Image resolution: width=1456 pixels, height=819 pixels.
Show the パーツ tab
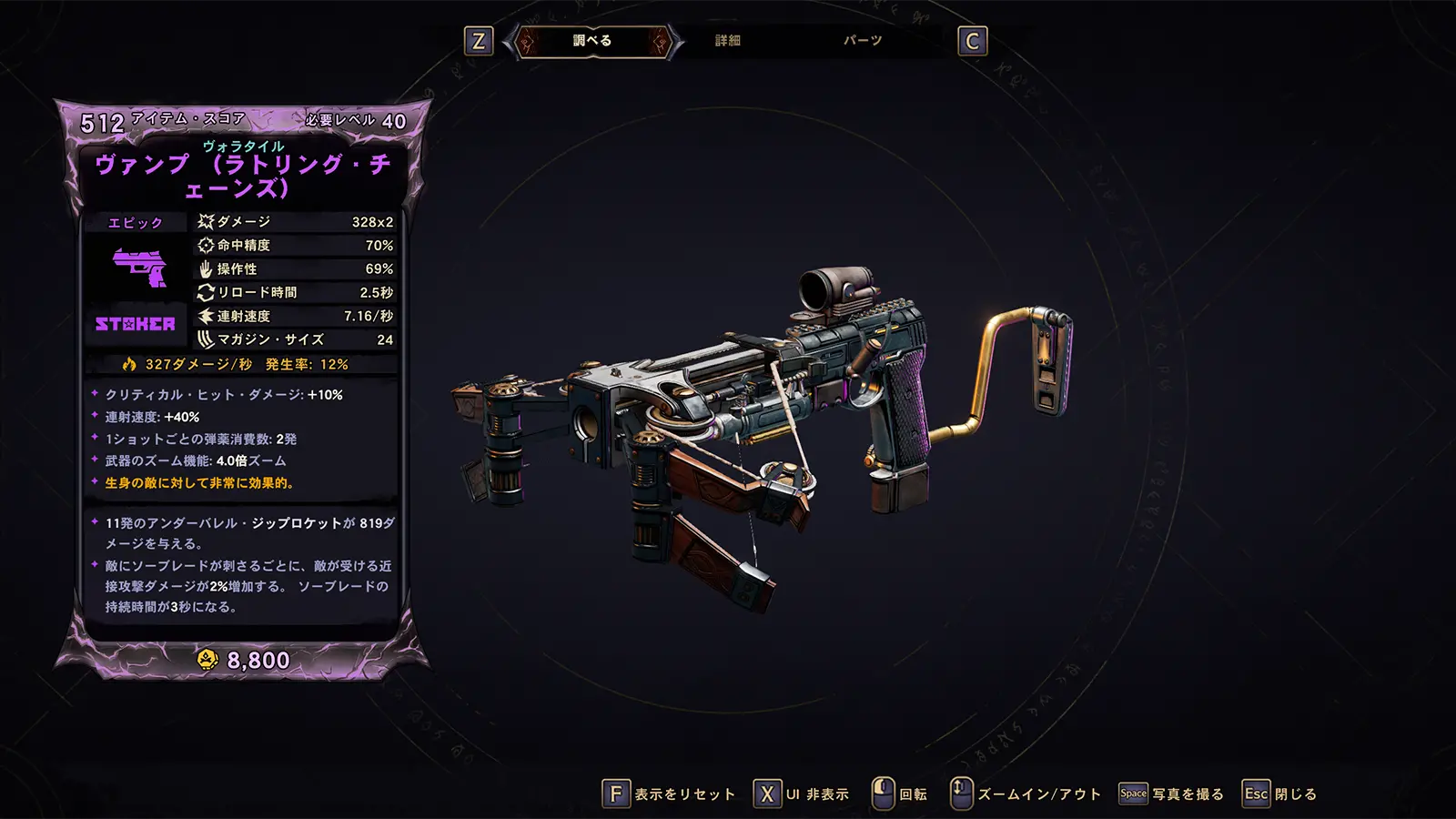(x=862, y=41)
